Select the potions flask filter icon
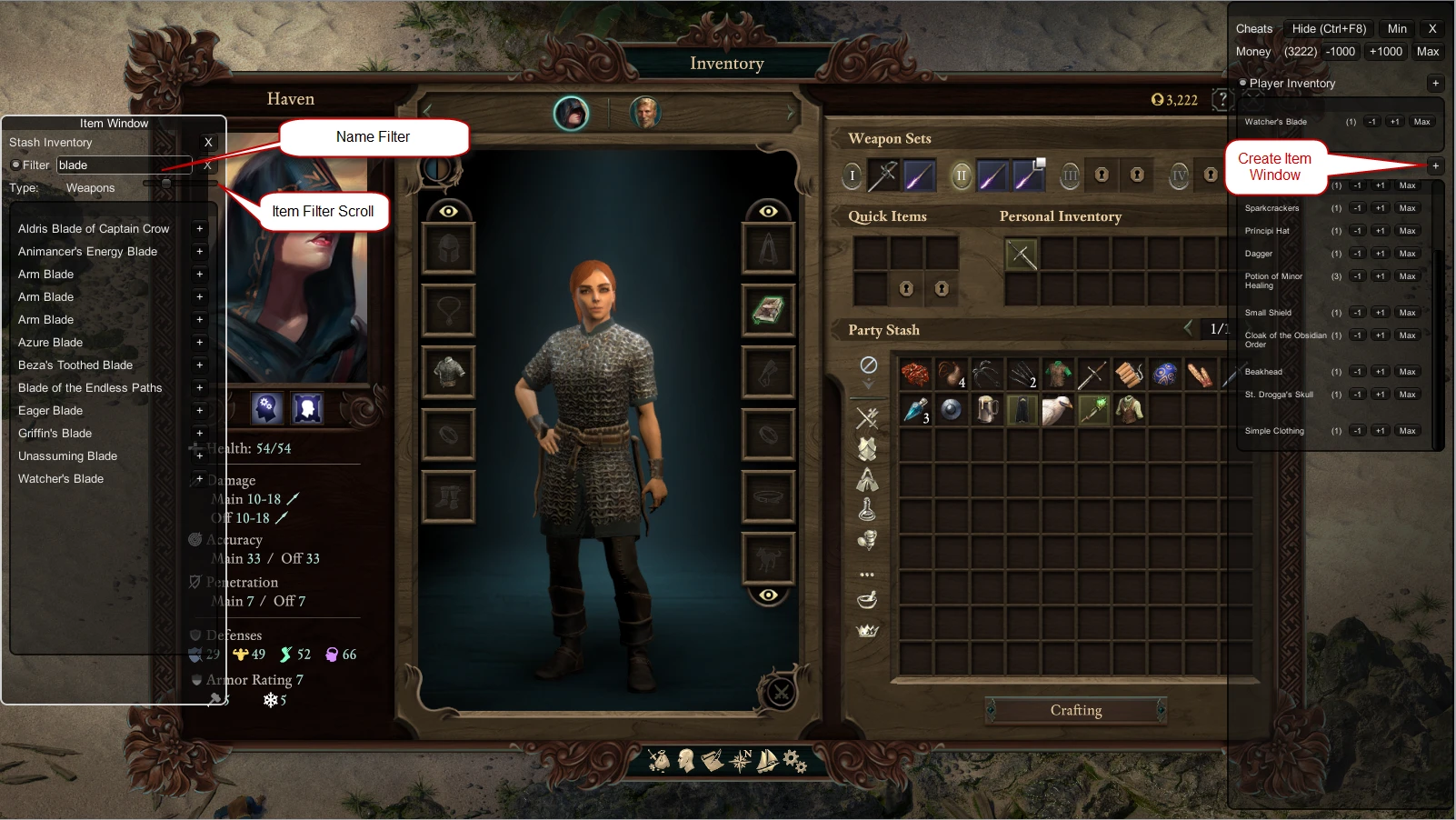 869,508
